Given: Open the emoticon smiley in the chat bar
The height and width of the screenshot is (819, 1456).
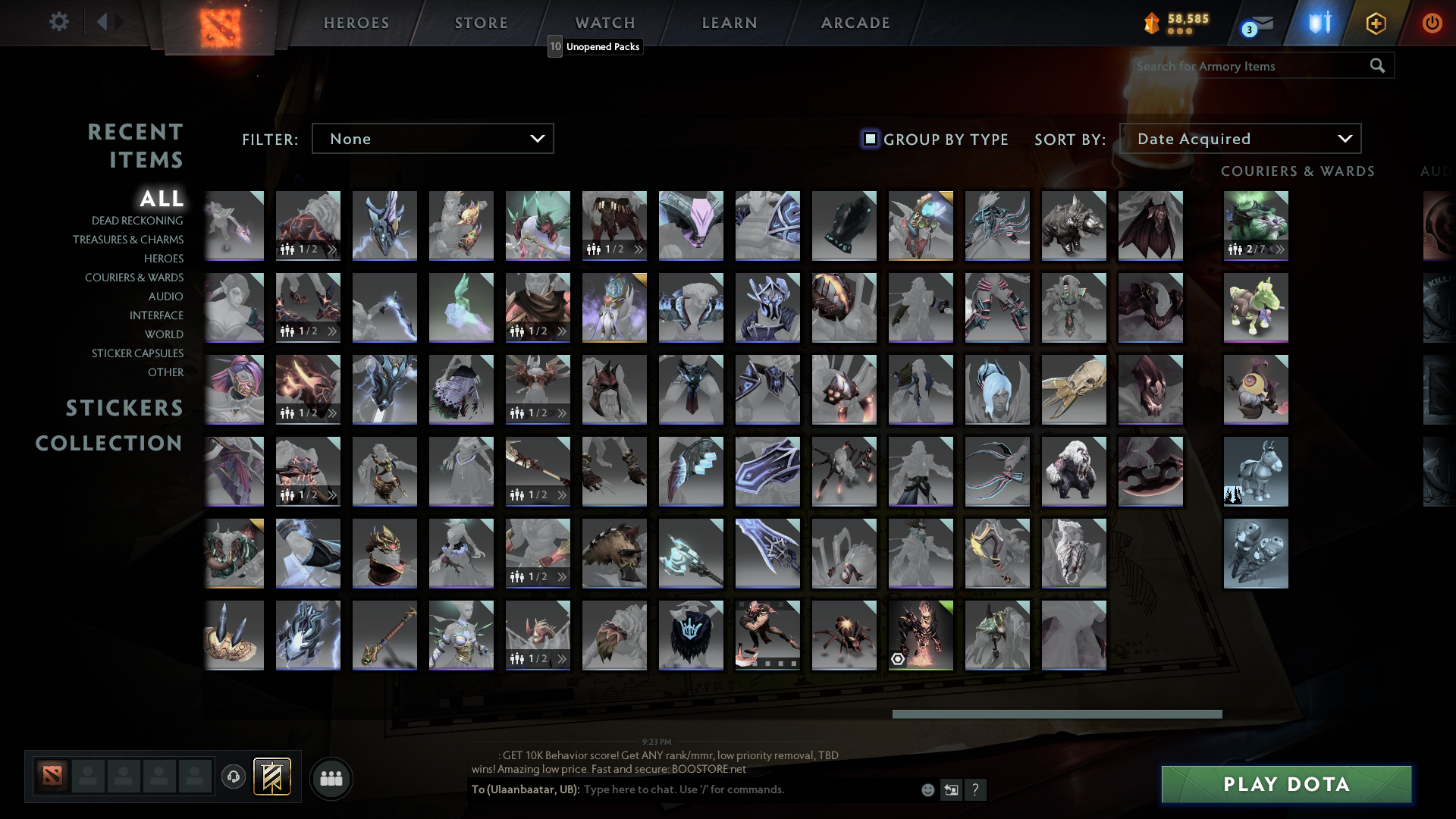Looking at the screenshot, I should pyautogui.click(x=927, y=789).
